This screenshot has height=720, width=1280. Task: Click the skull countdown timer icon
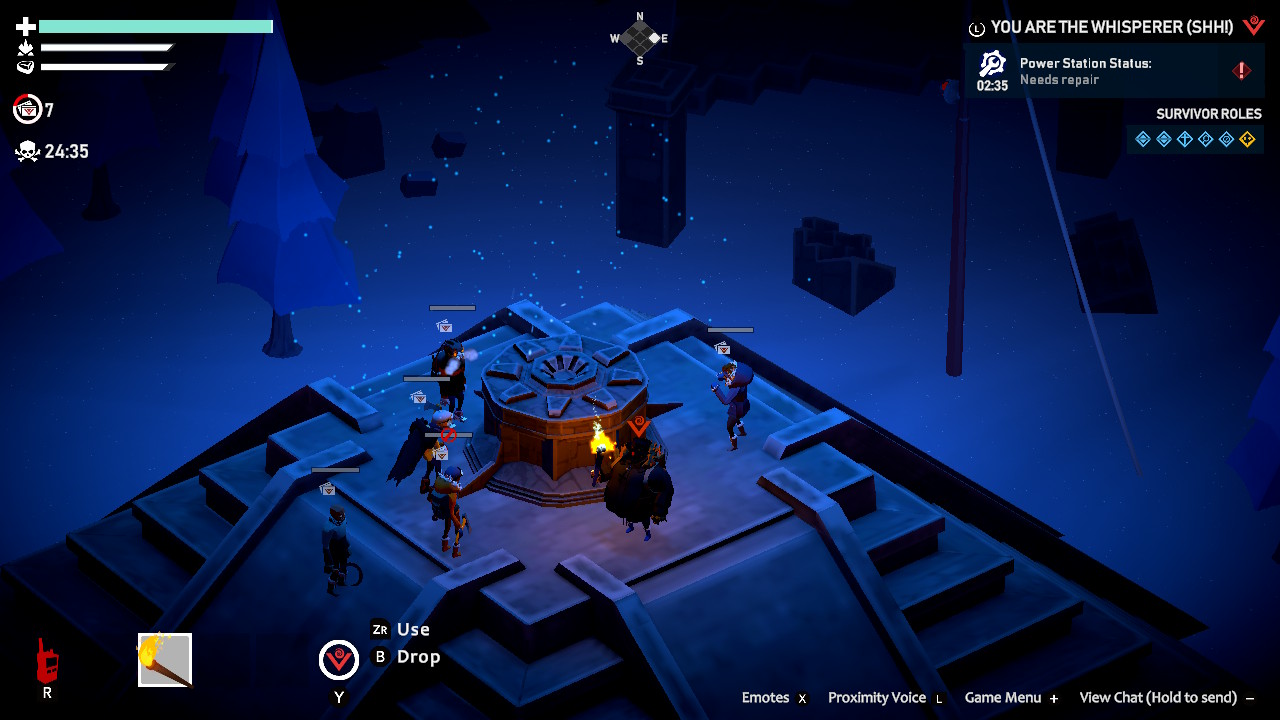[27, 150]
